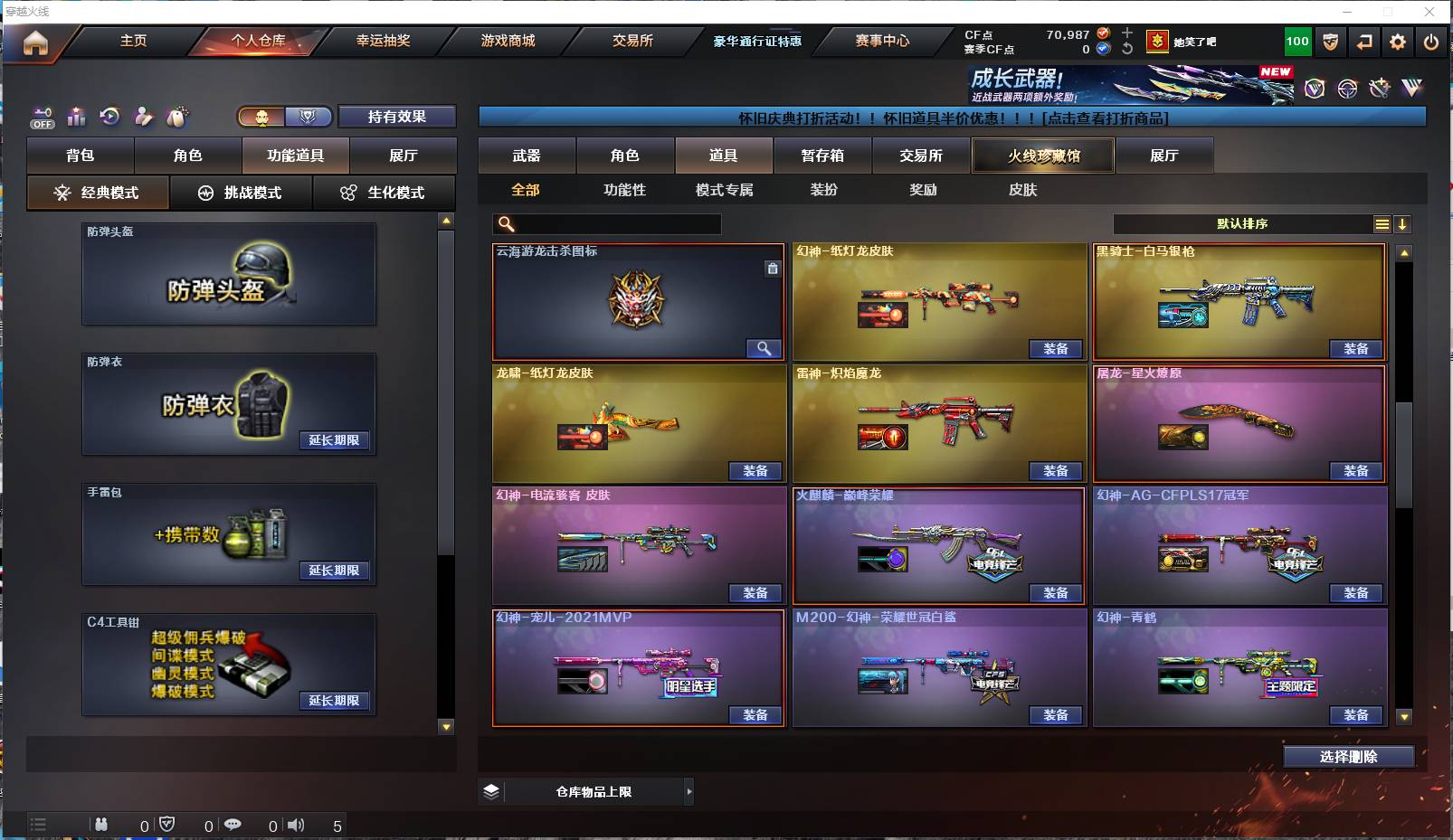Click the power exit icon top right
The width and height of the screenshot is (1453, 840).
(1430, 41)
